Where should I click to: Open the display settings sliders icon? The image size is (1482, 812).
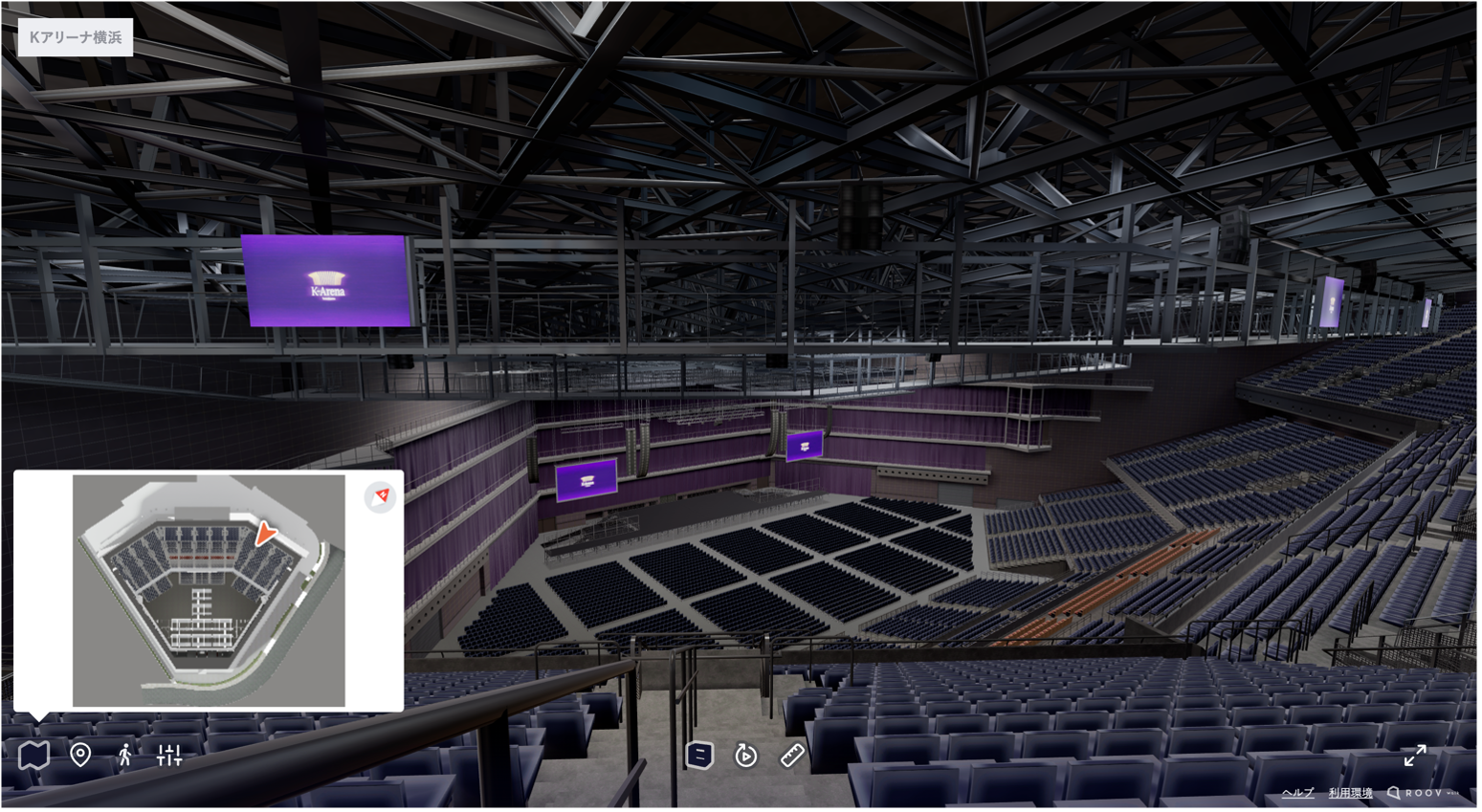(x=169, y=755)
